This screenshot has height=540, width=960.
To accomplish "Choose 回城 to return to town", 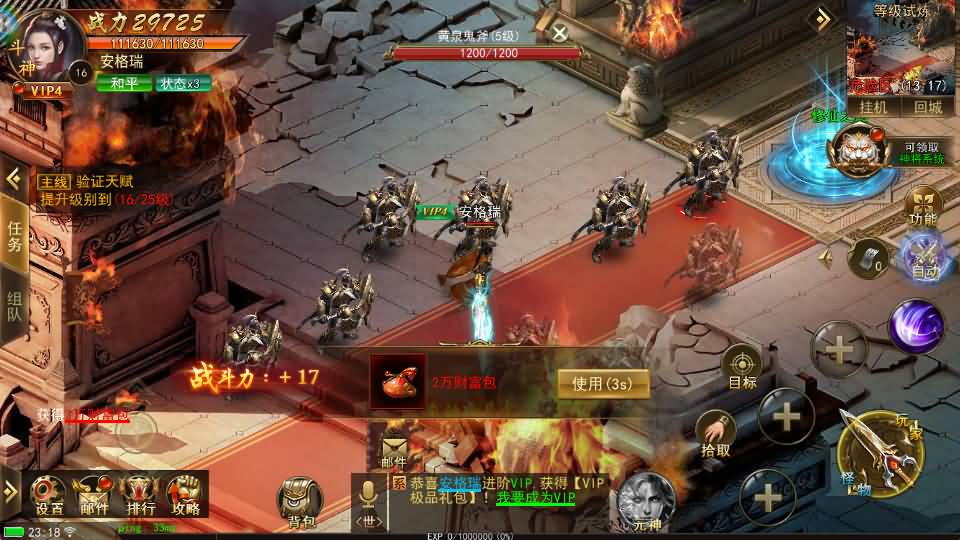I will coord(927,107).
